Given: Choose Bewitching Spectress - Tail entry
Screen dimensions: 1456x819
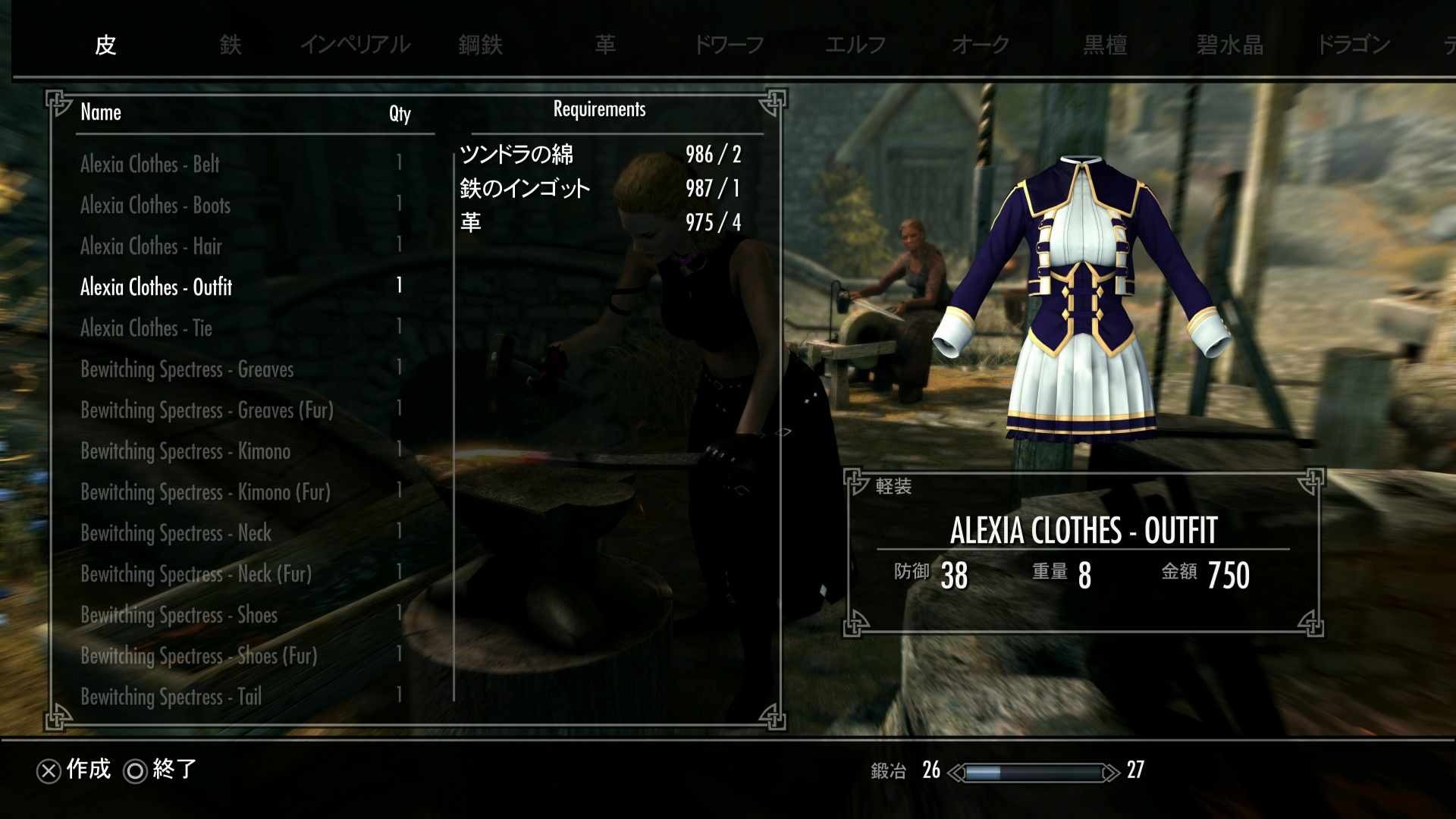Looking at the screenshot, I should (x=171, y=696).
